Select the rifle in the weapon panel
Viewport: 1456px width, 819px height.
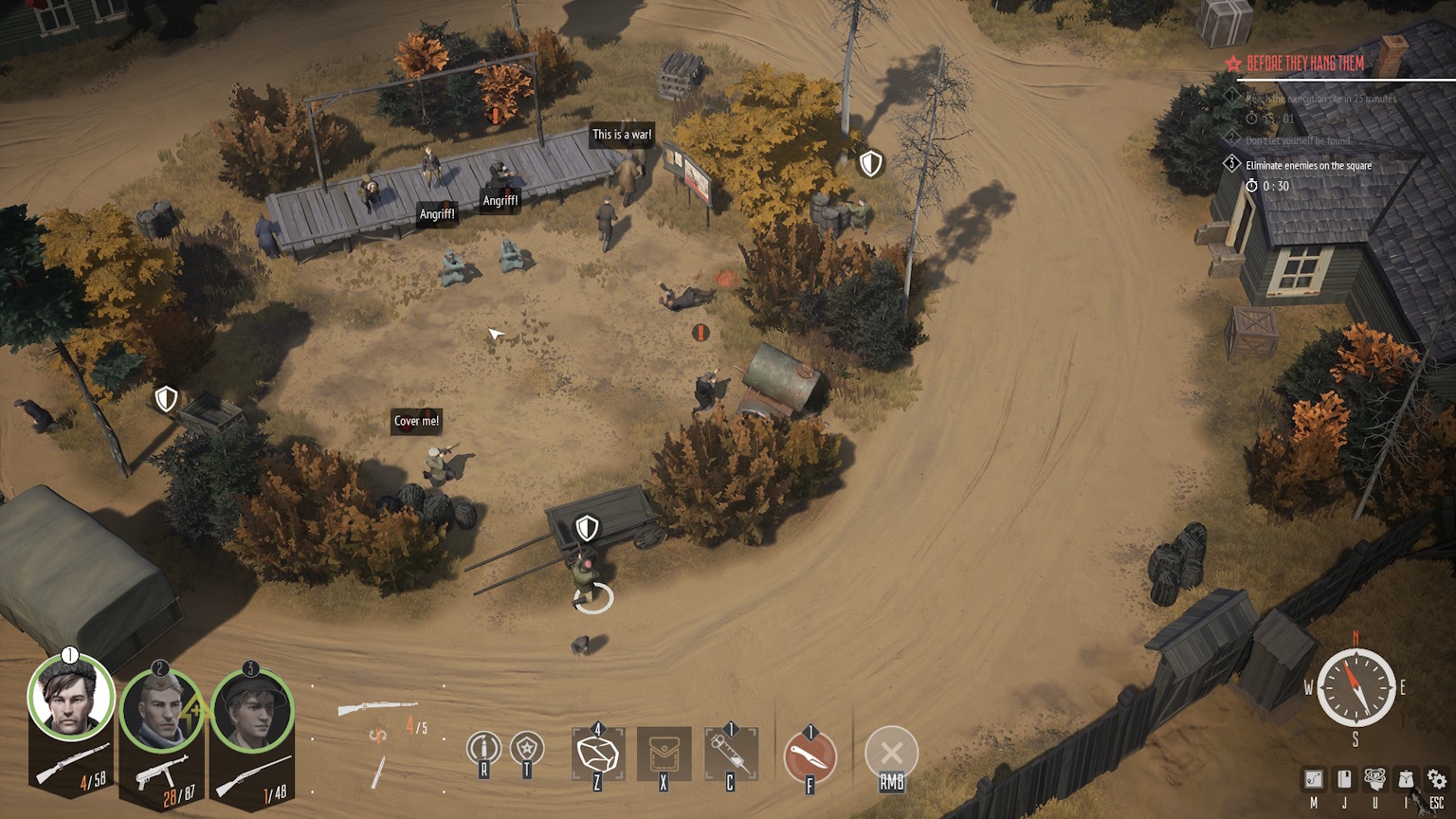pos(377,708)
